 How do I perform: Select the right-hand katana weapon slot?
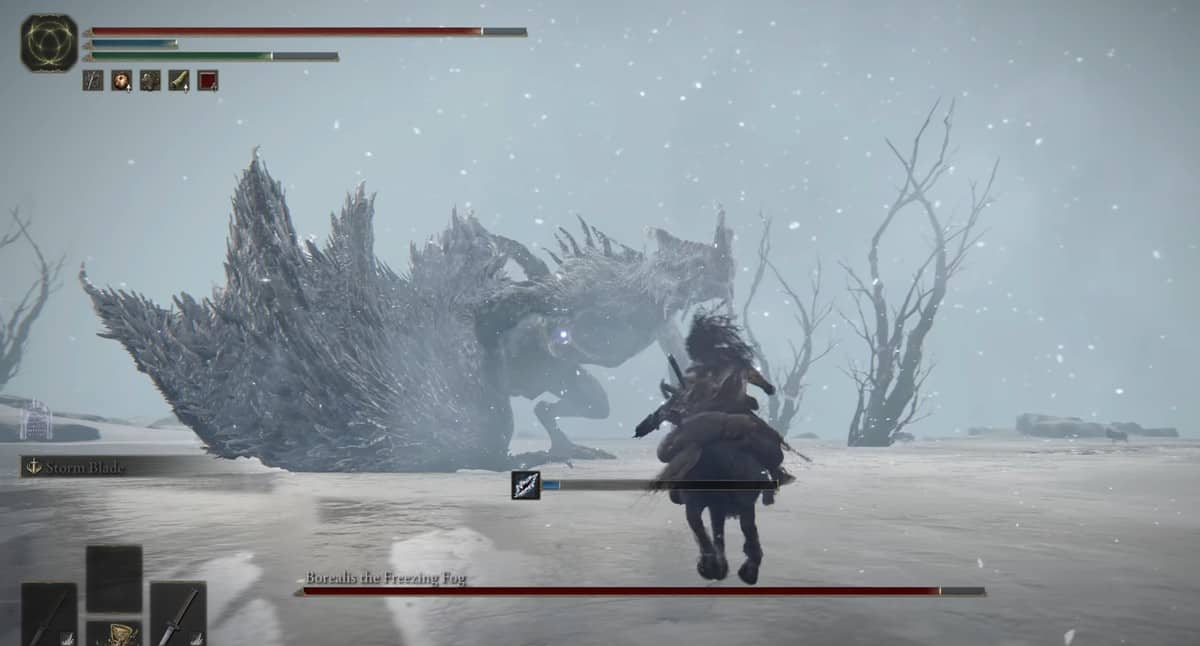[x=178, y=613]
